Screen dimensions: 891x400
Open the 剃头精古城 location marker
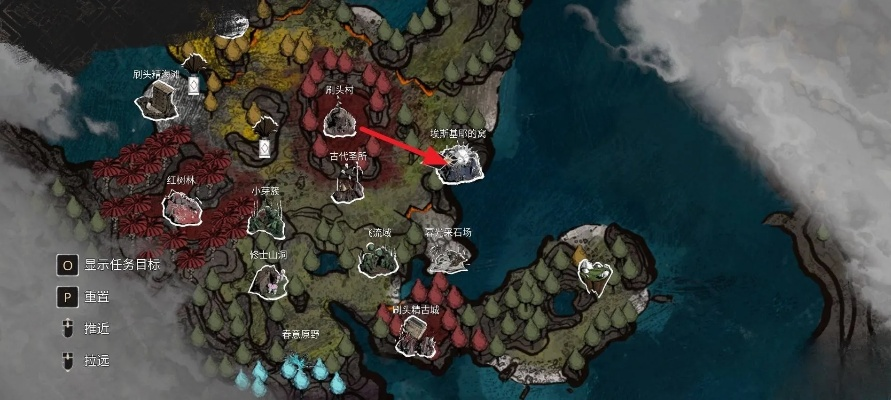tap(412, 335)
